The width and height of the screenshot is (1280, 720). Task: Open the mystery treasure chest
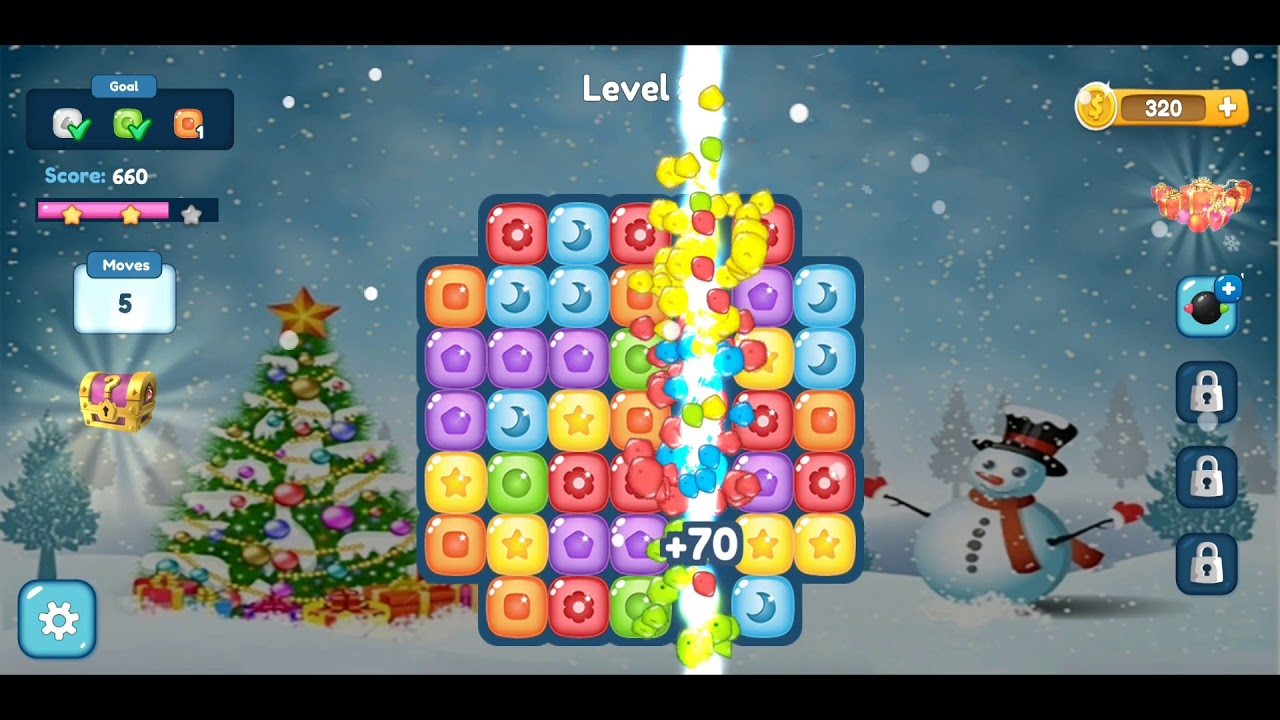[x=118, y=400]
